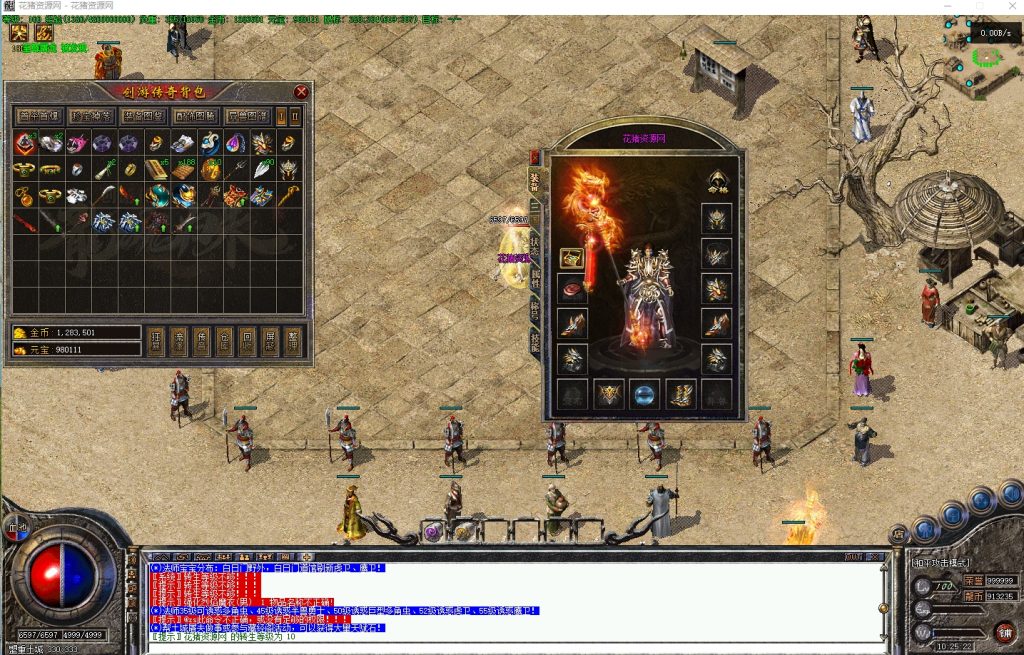Screen dimensions: 1024x655
Task: Open the 珍宝神答 tab in backpack
Action: tap(92, 116)
